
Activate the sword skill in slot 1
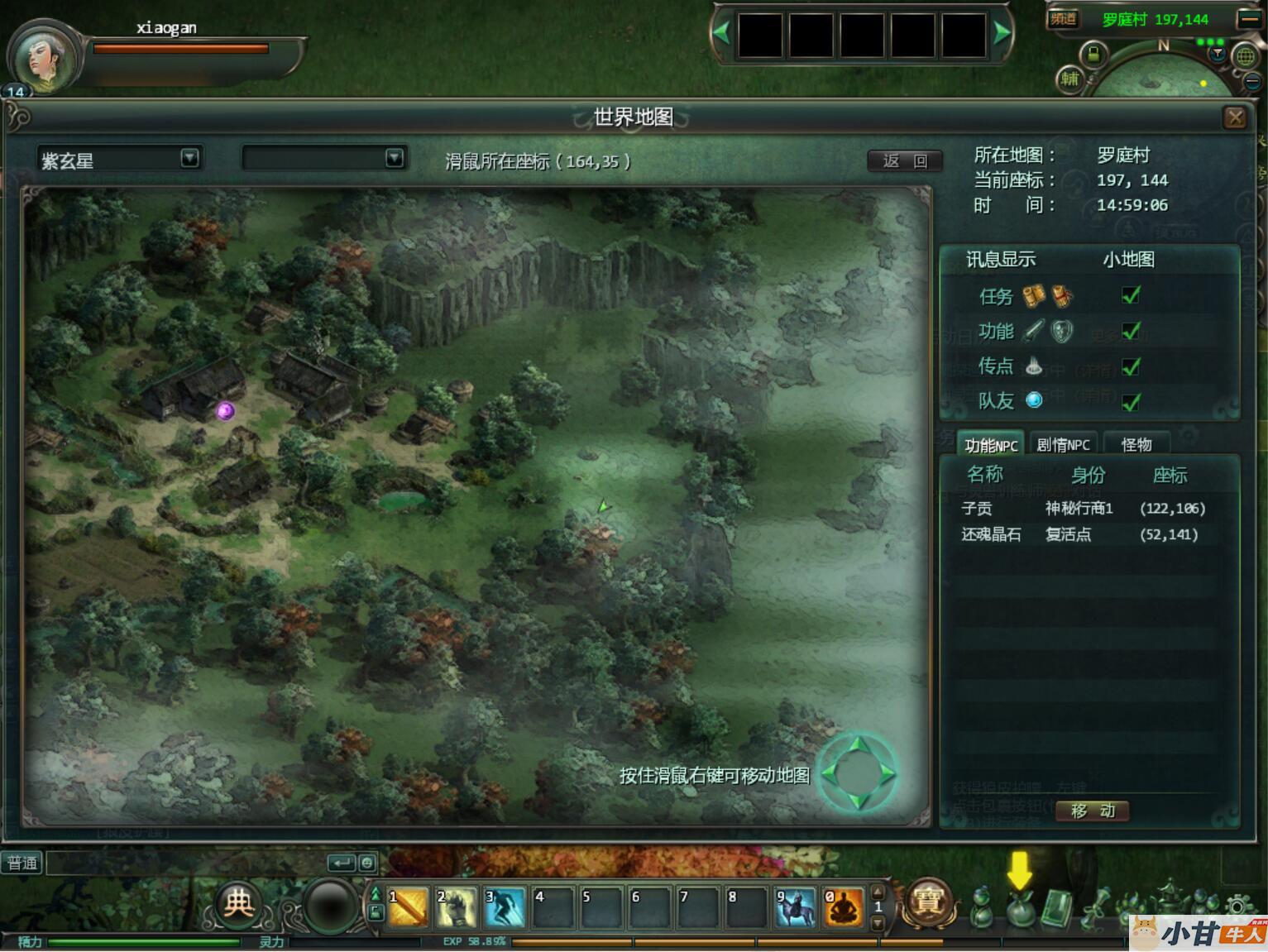(x=408, y=907)
